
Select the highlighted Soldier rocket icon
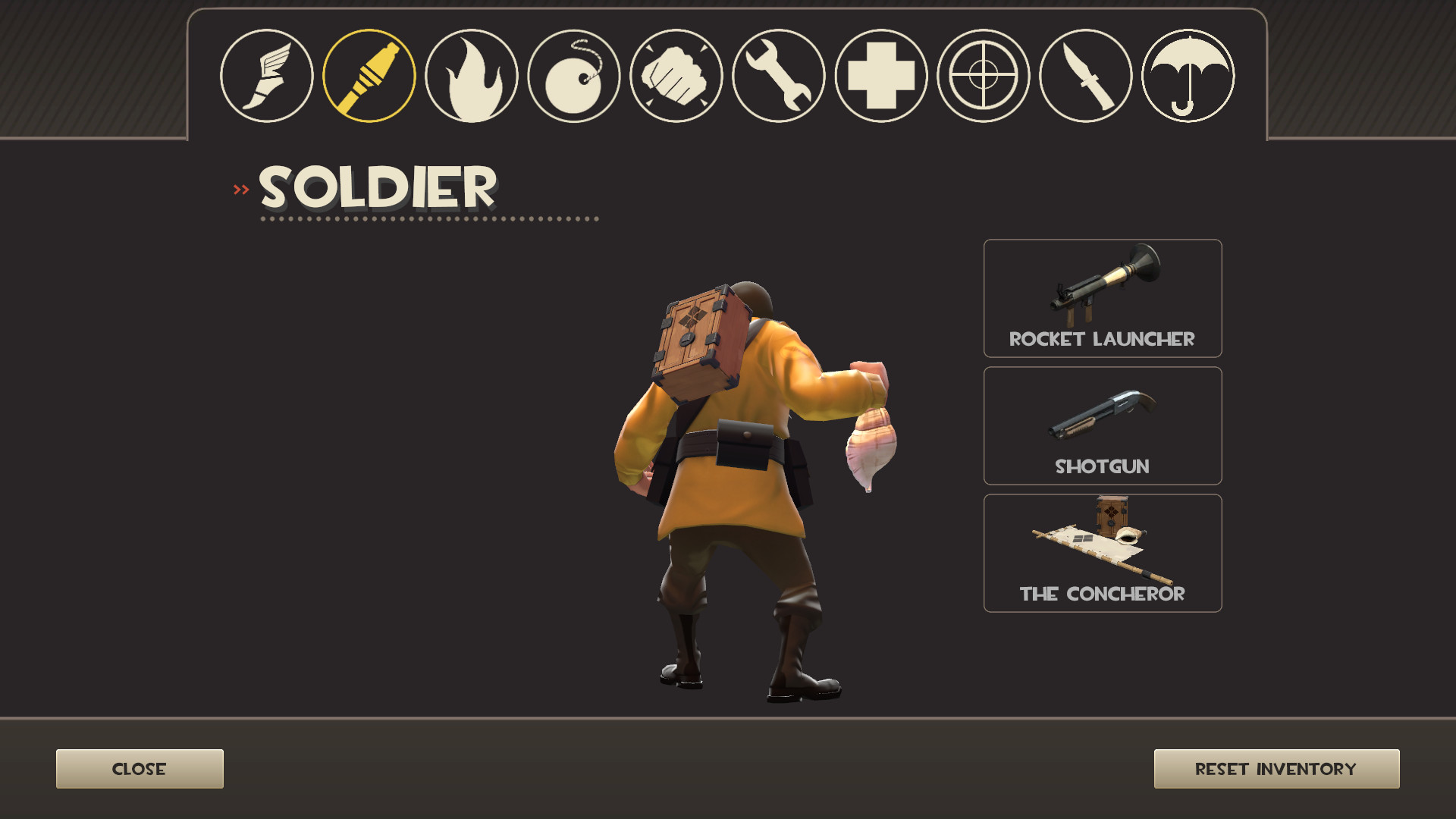click(371, 75)
